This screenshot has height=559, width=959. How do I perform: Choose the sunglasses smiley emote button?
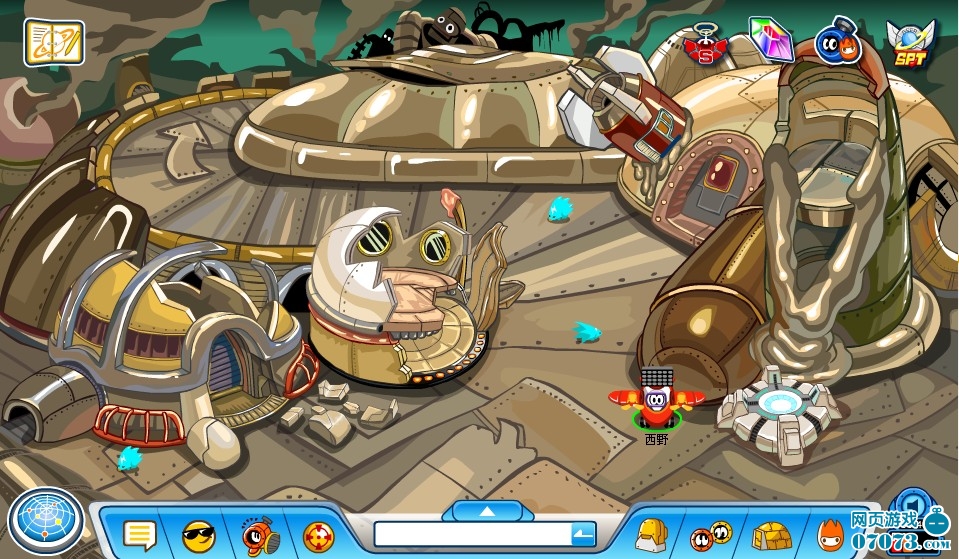click(199, 535)
